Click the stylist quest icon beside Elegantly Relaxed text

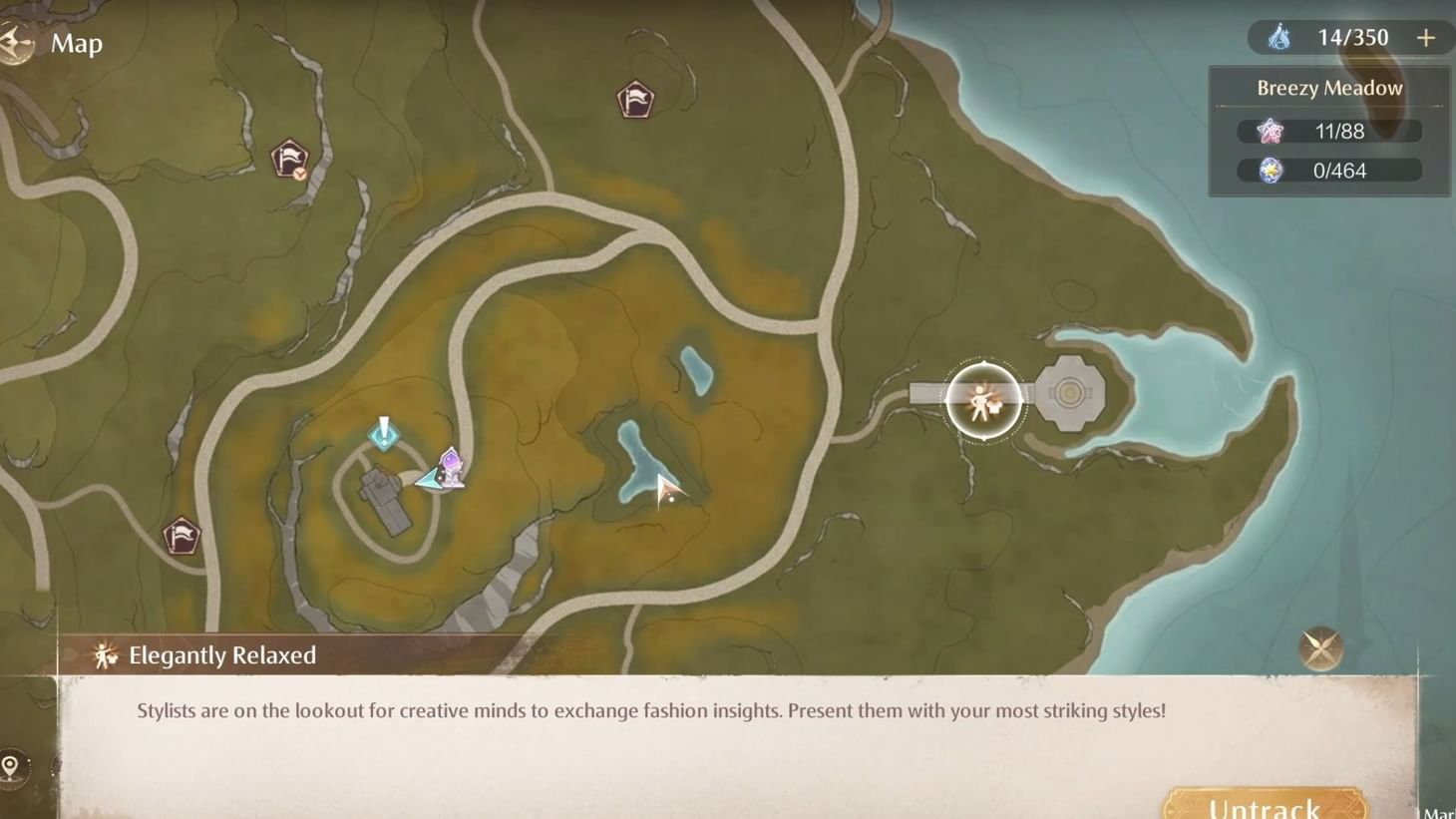point(105,655)
